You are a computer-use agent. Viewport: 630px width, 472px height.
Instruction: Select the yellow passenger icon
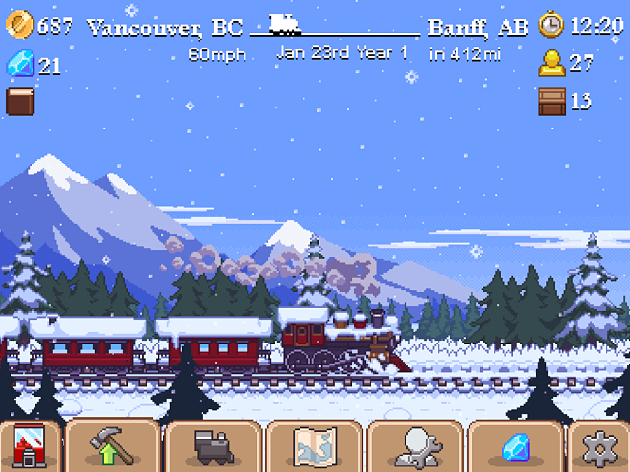click(x=551, y=65)
